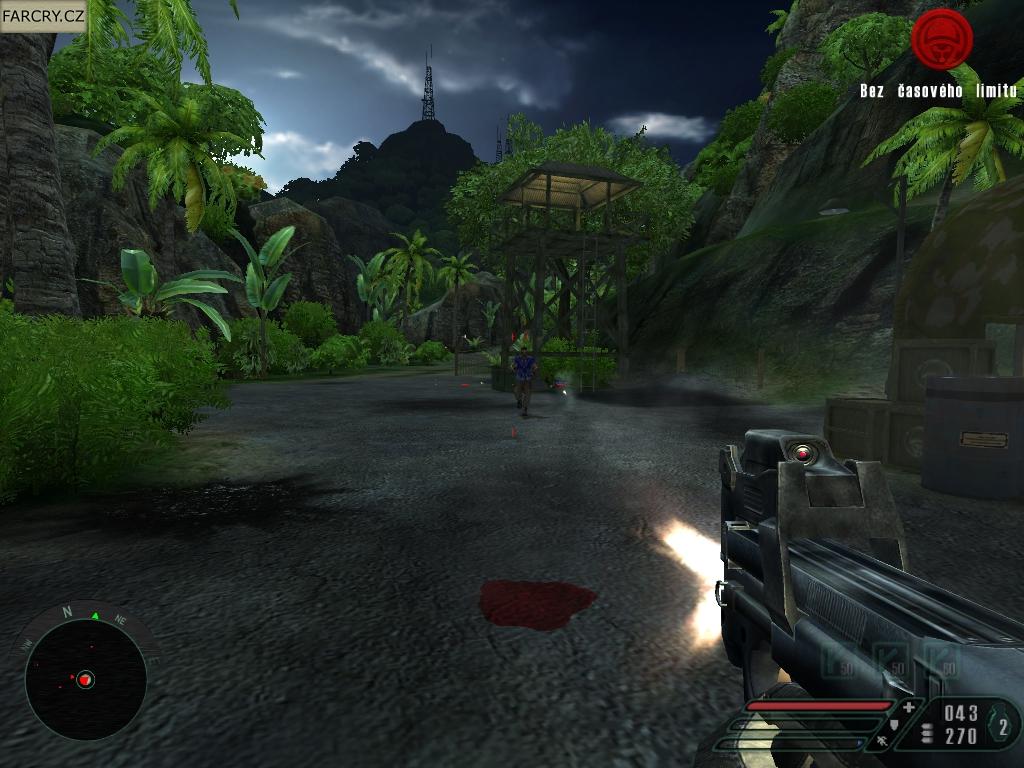Open the FARCRY.CZ watermark label
1024x768 pixels.
pyautogui.click(x=42, y=16)
